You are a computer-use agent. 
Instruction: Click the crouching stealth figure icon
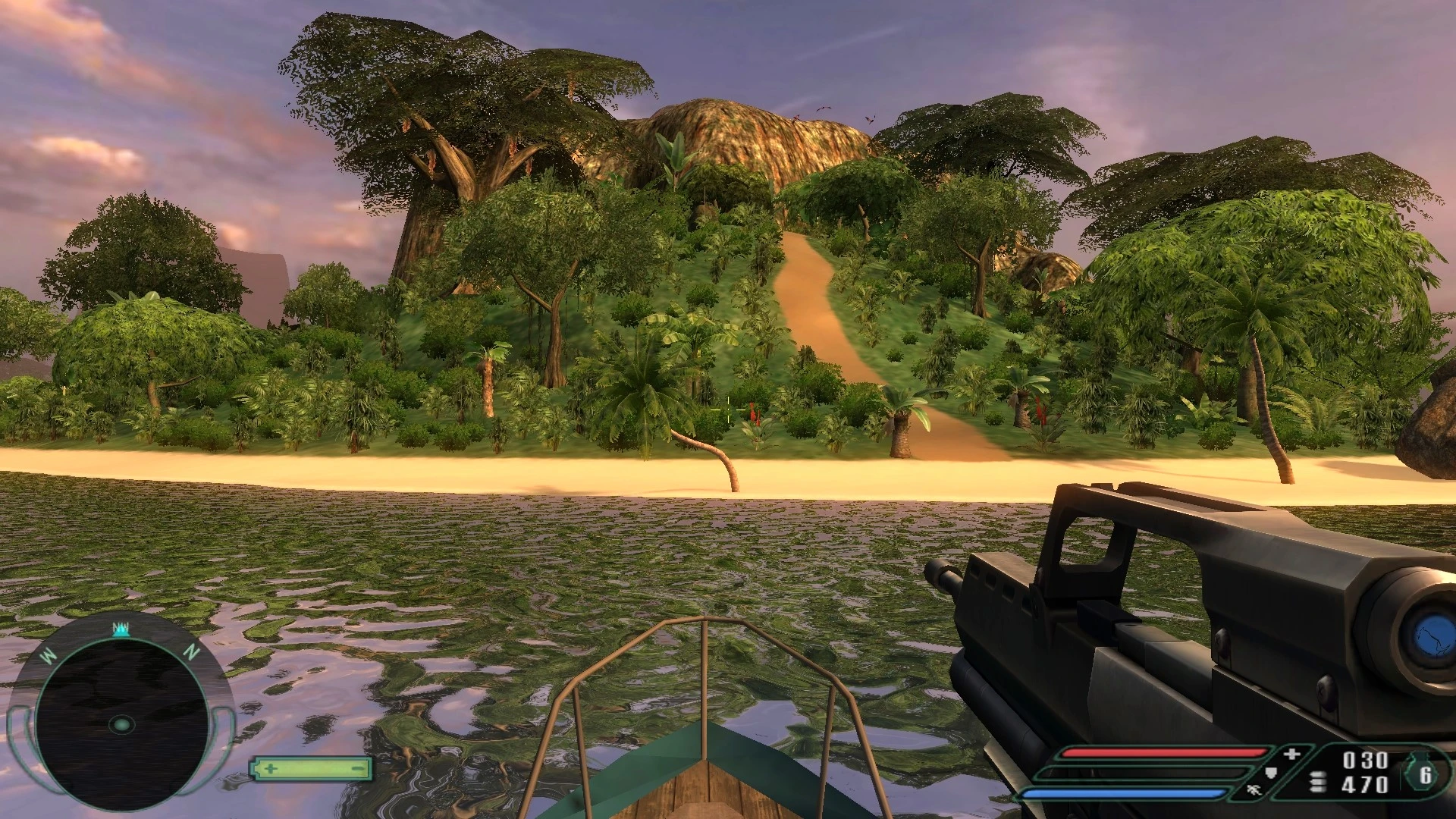[1255, 791]
